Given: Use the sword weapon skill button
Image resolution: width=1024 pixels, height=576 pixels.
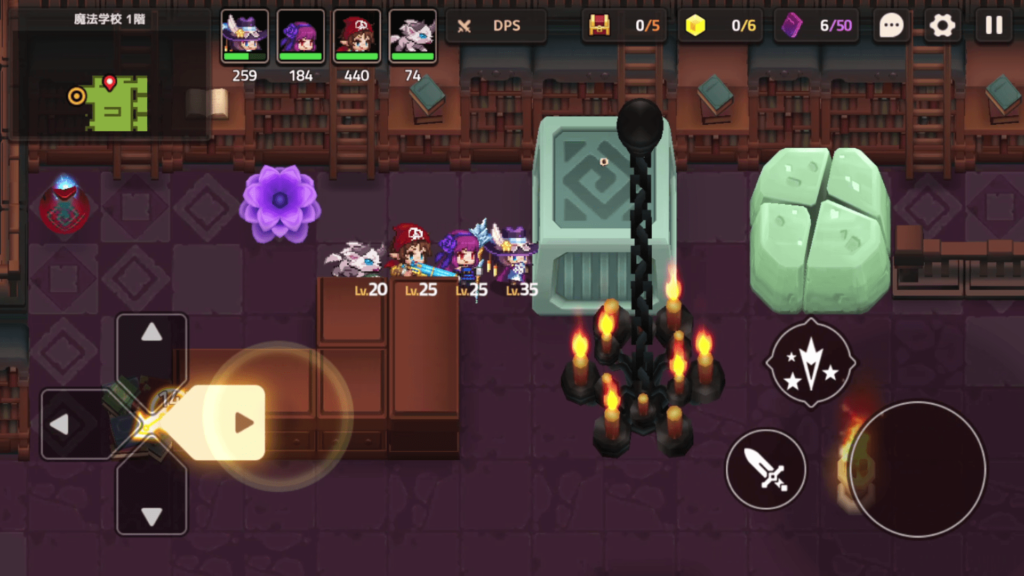Looking at the screenshot, I should point(766,469).
